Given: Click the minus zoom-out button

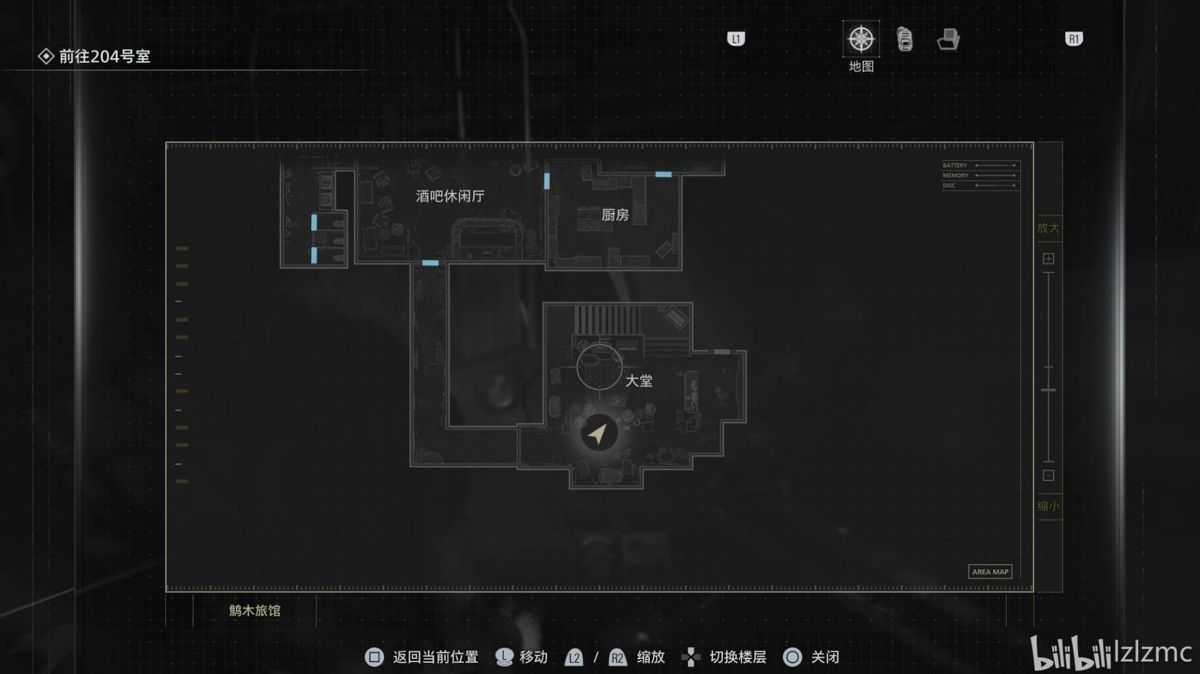Looking at the screenshot, I should pyautogui.click(x=1048, y=476).
